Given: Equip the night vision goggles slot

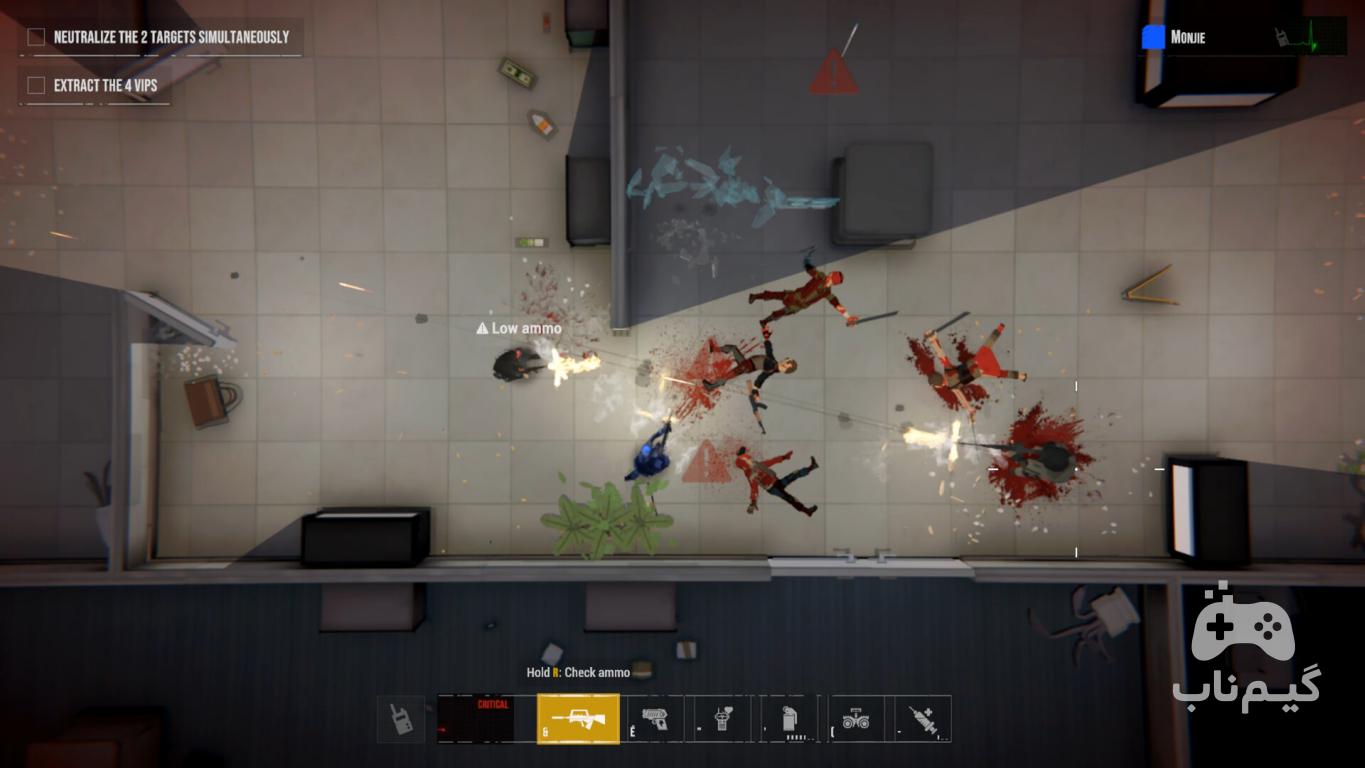Looking at the screenshot, I should 856,718.
